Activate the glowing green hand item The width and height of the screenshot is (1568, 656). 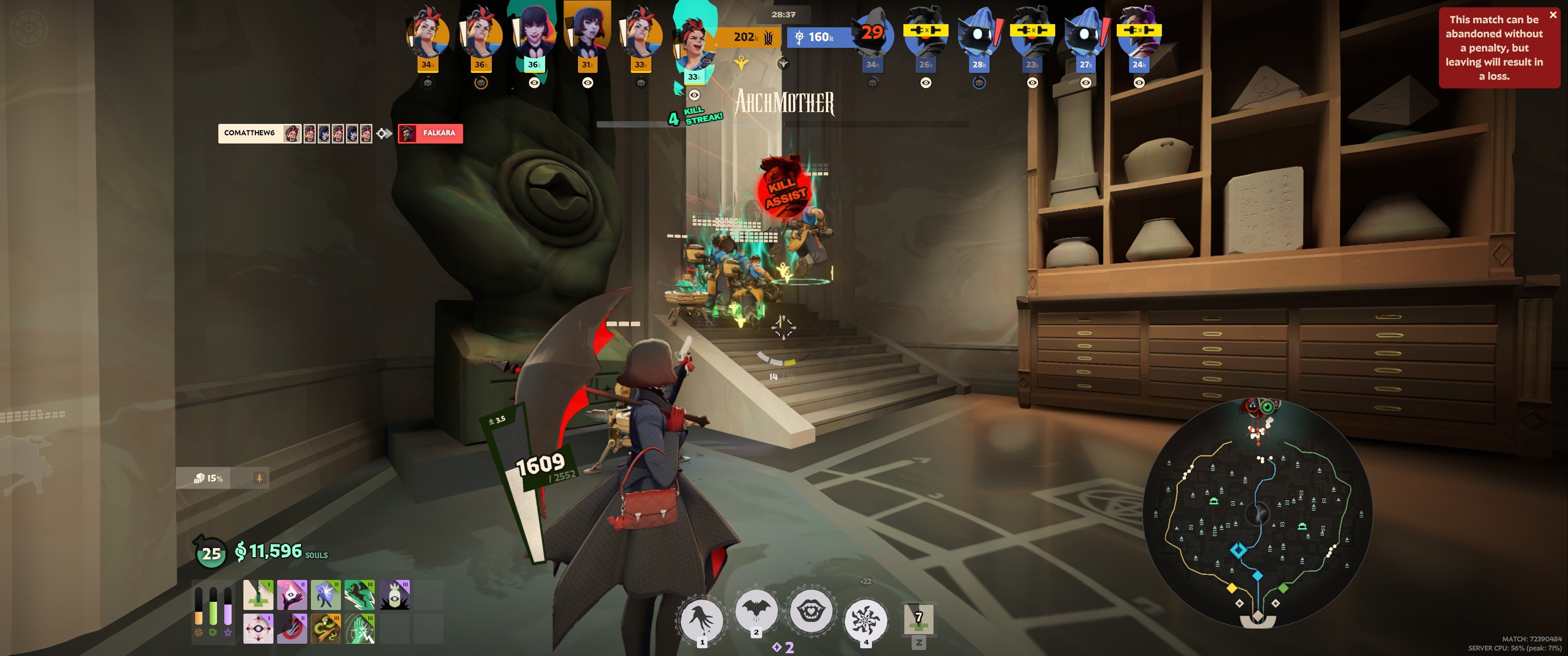(360, 629)
